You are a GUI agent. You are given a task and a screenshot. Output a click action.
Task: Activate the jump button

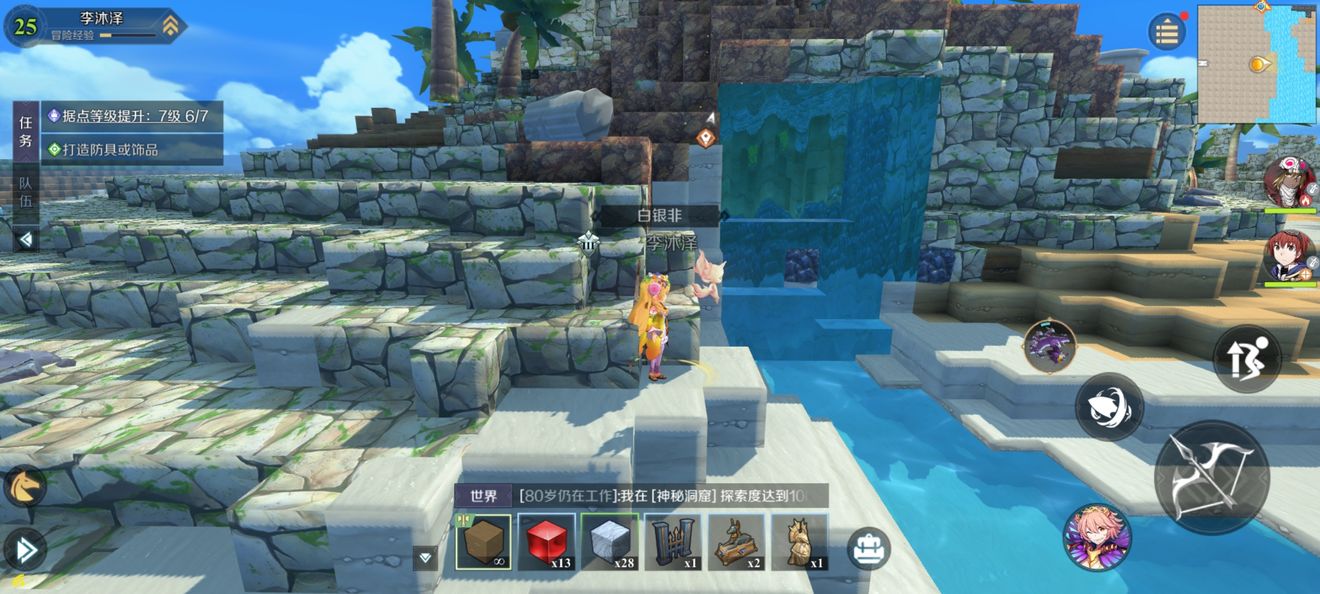coord(1247,358)
